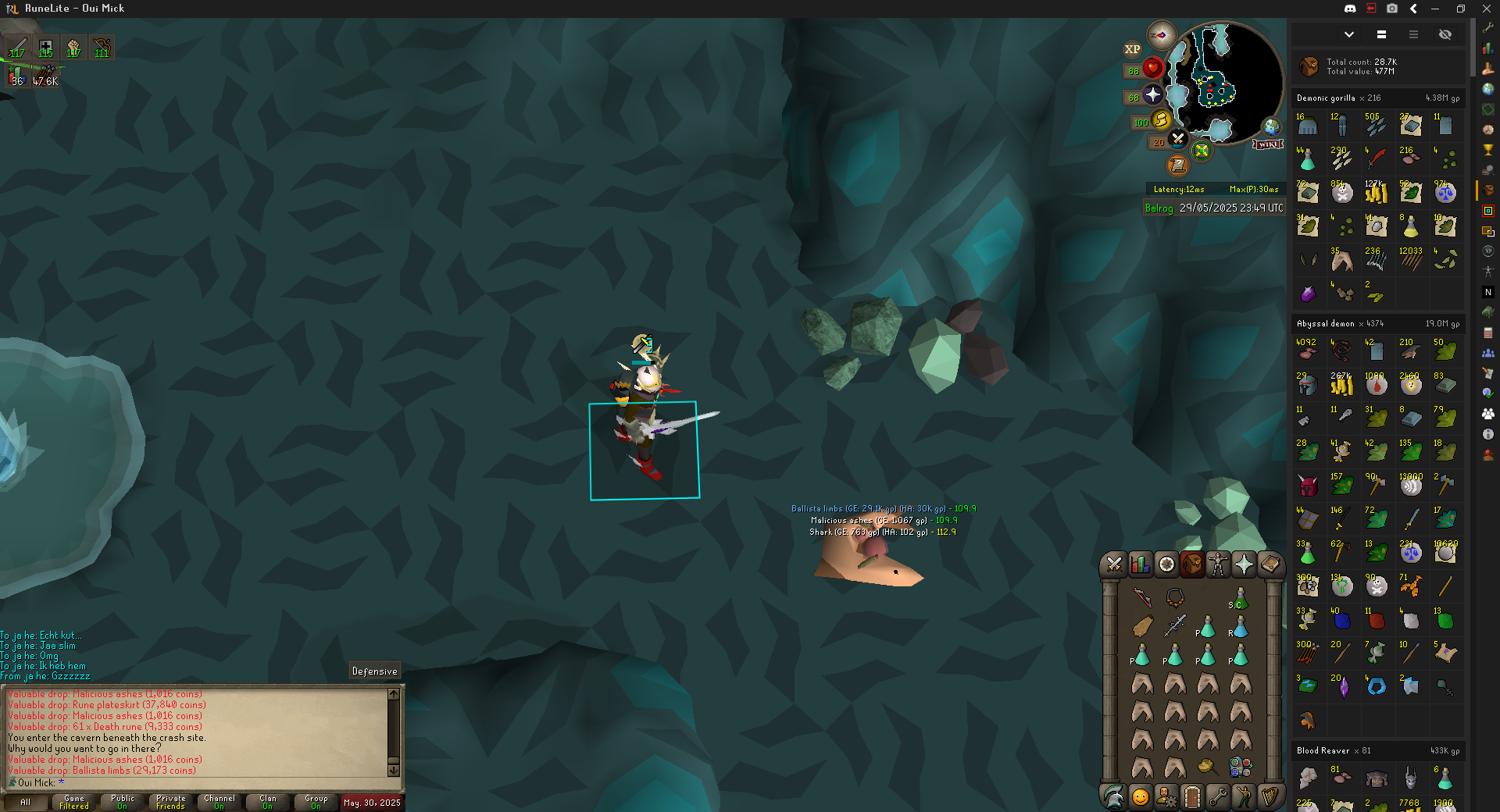Select the rune pouch in inventory
The image size is (1500, 812).
[x=1240, y=767]
